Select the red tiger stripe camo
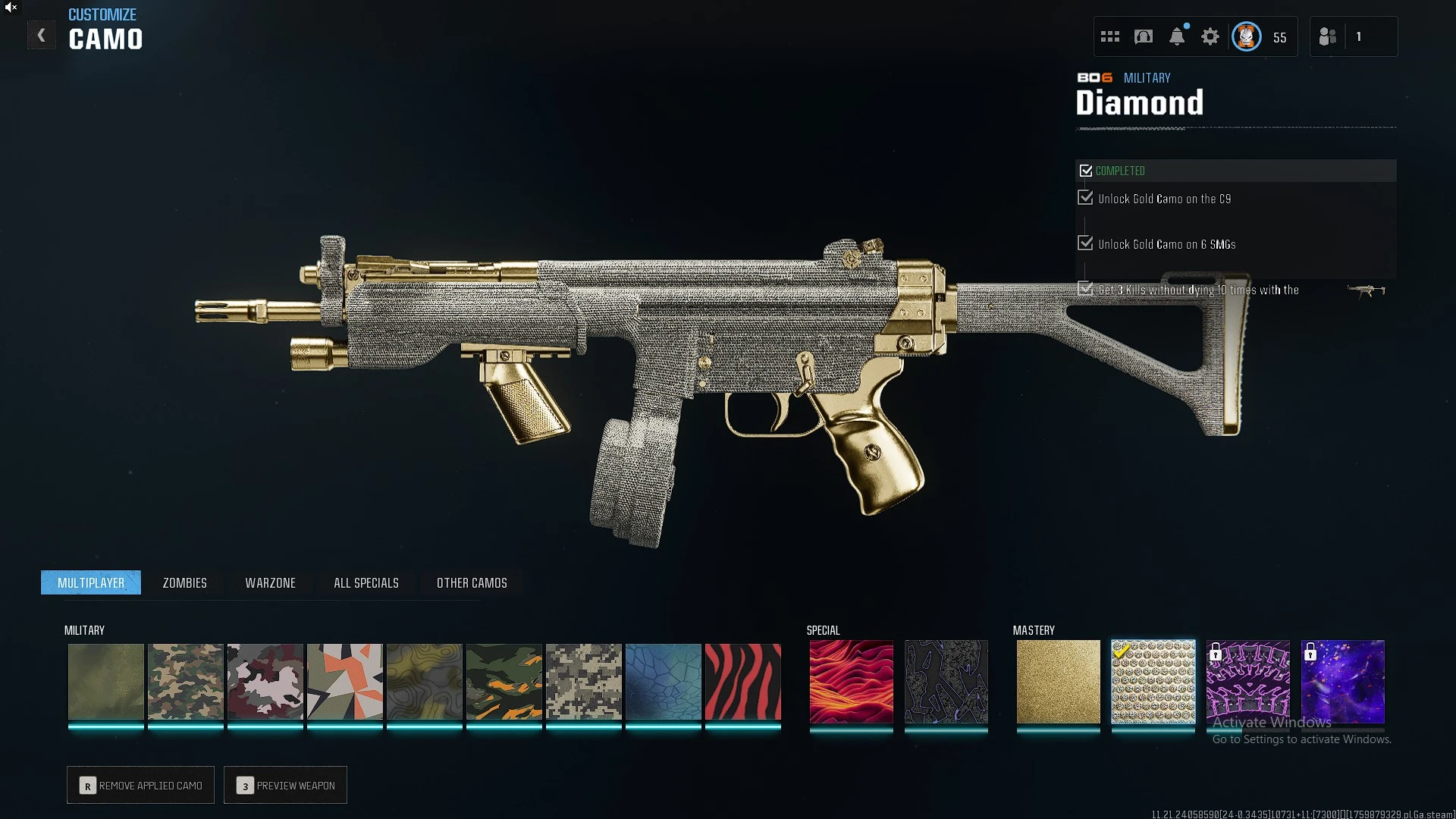 tap(742, 681)
